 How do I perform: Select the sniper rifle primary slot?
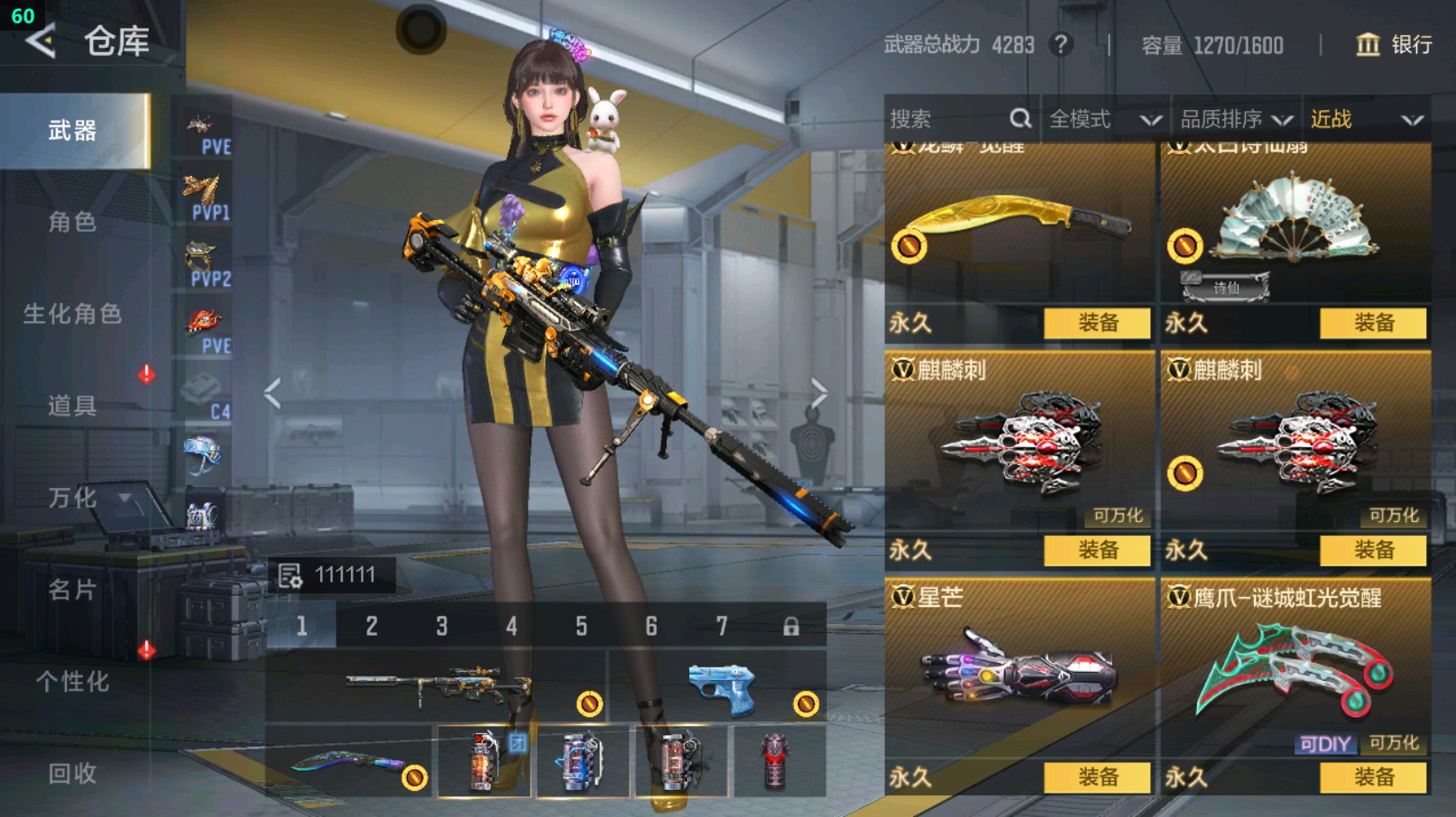[x=437, y=687]
